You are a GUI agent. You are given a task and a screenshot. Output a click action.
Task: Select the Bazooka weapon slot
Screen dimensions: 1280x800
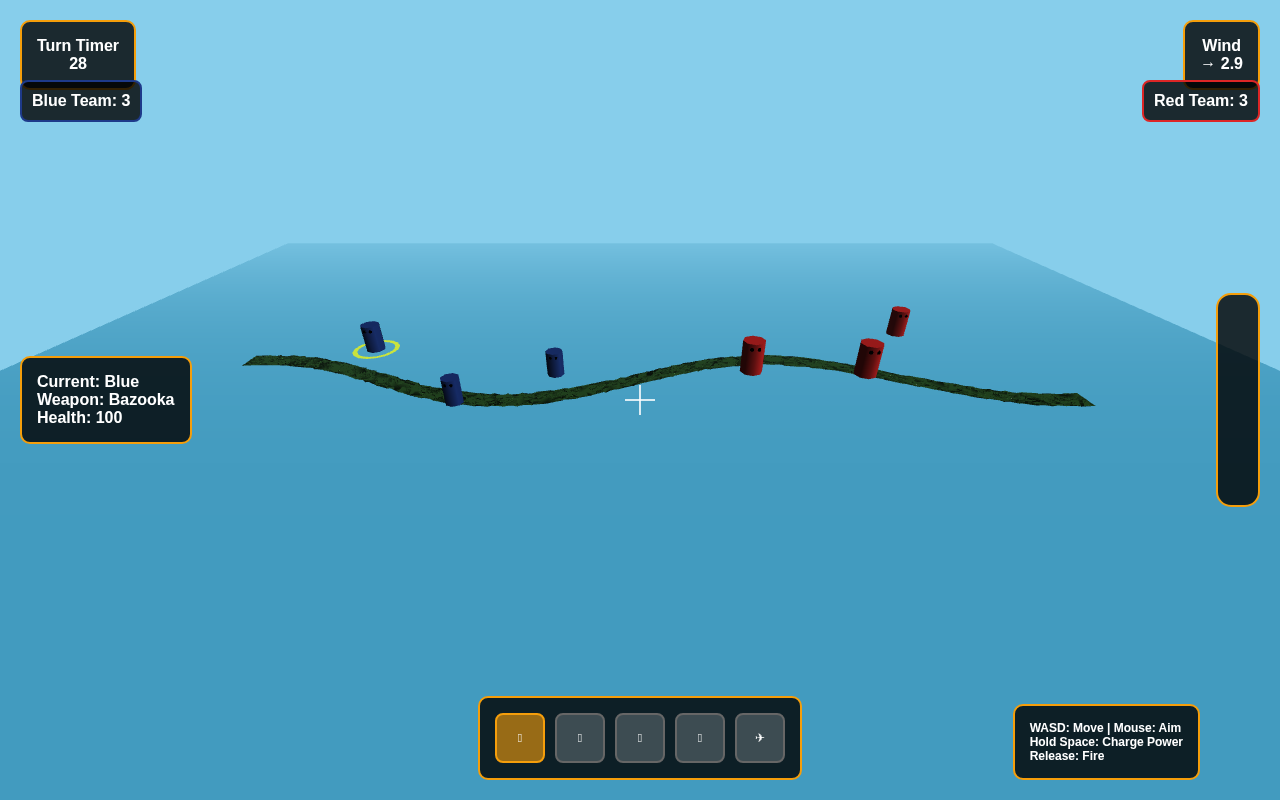519,737
